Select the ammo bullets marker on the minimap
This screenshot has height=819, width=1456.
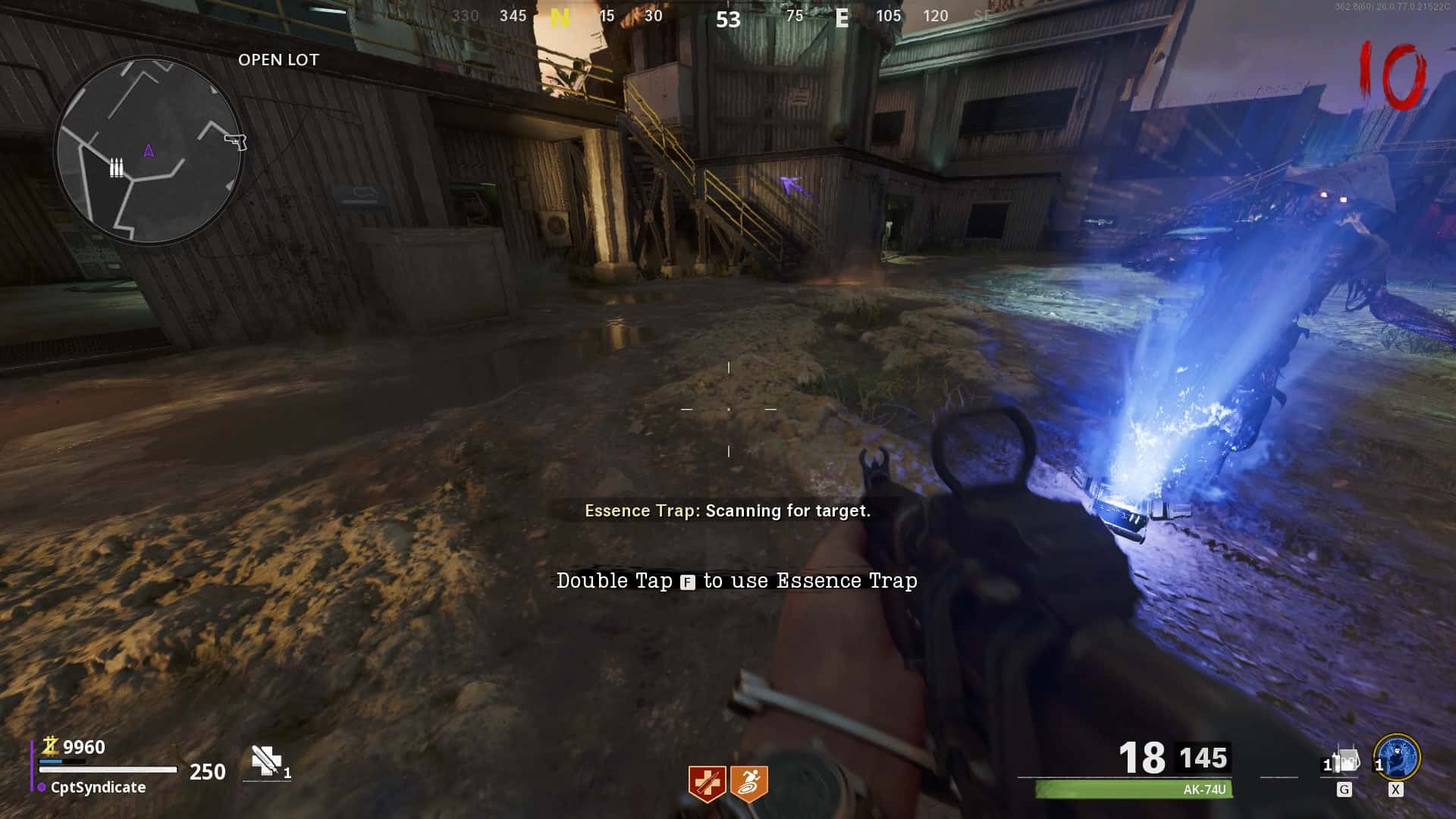pos(116,168)
